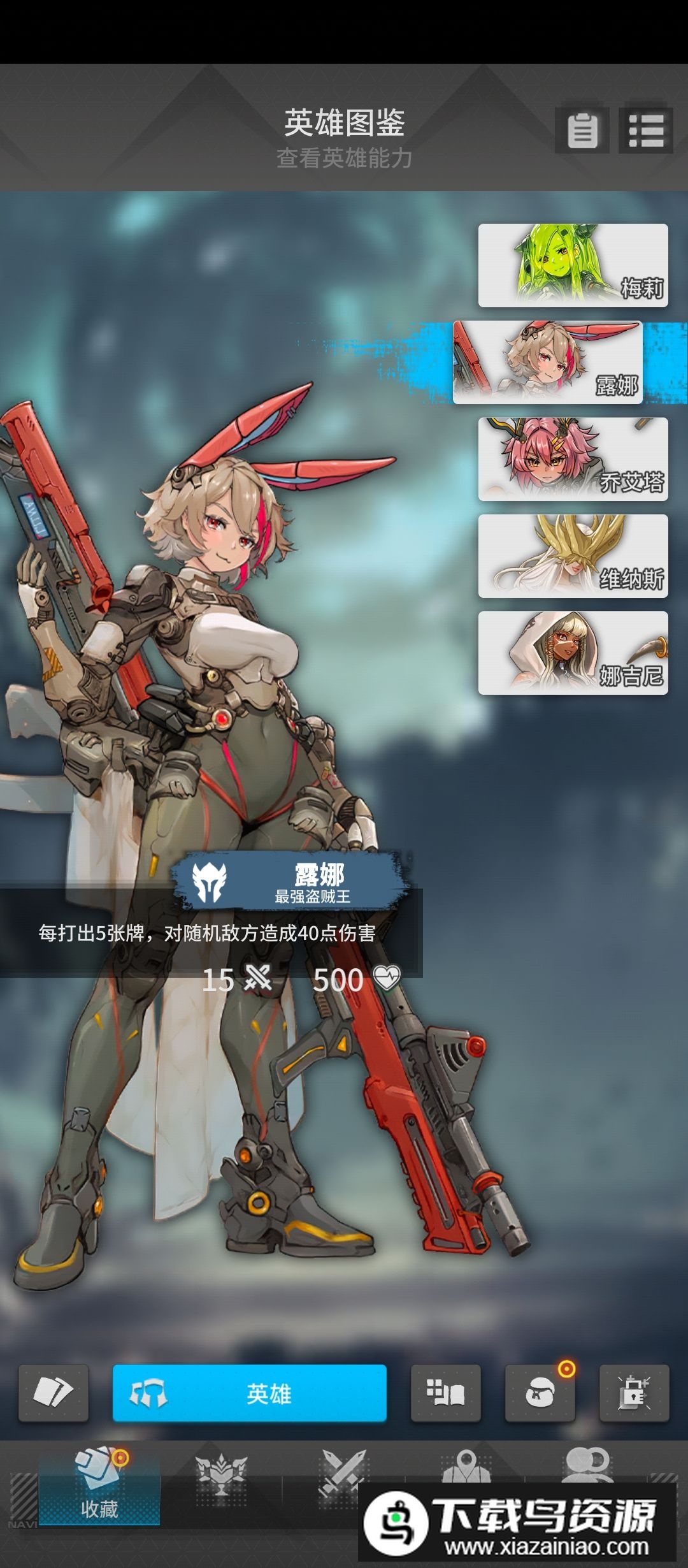Open the pouch tab with notification
The image size is (688, 1568).
pos(540,1393)
